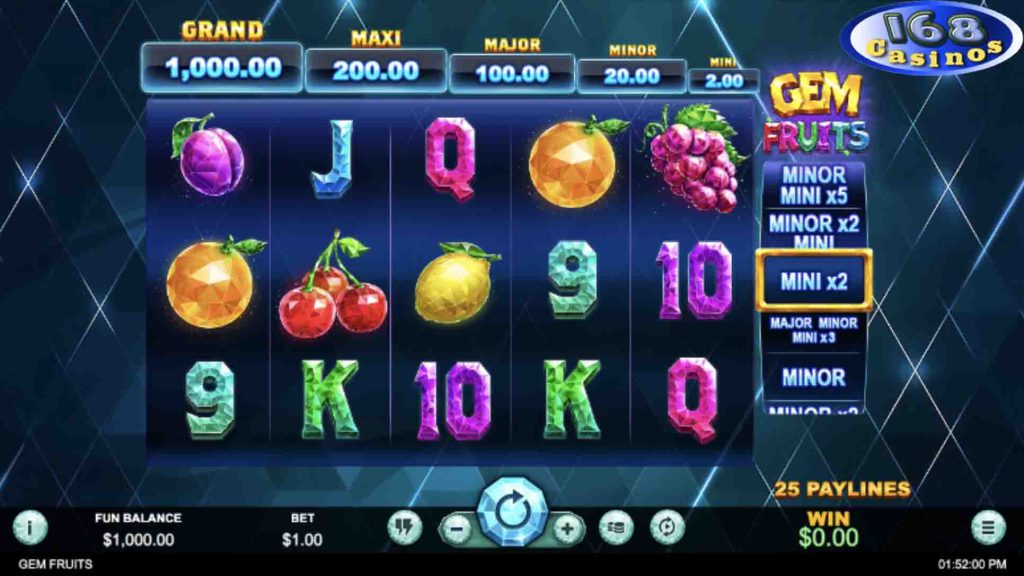Open the game info button
This screenshot has height=576, width=1024.
tap(30, 526)
